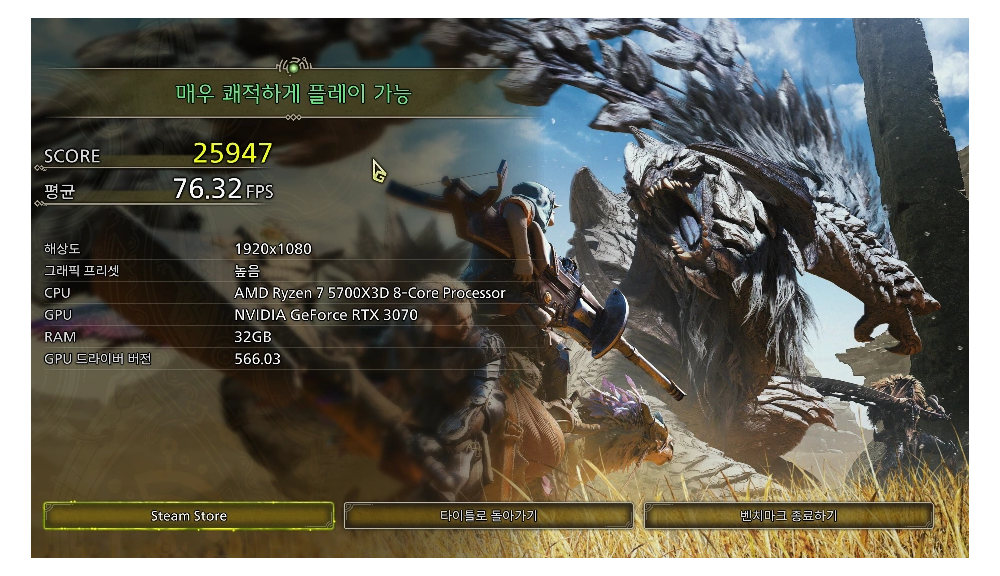Choose 벤치마크 종료하기 to exit benchmark

[788, 516]
